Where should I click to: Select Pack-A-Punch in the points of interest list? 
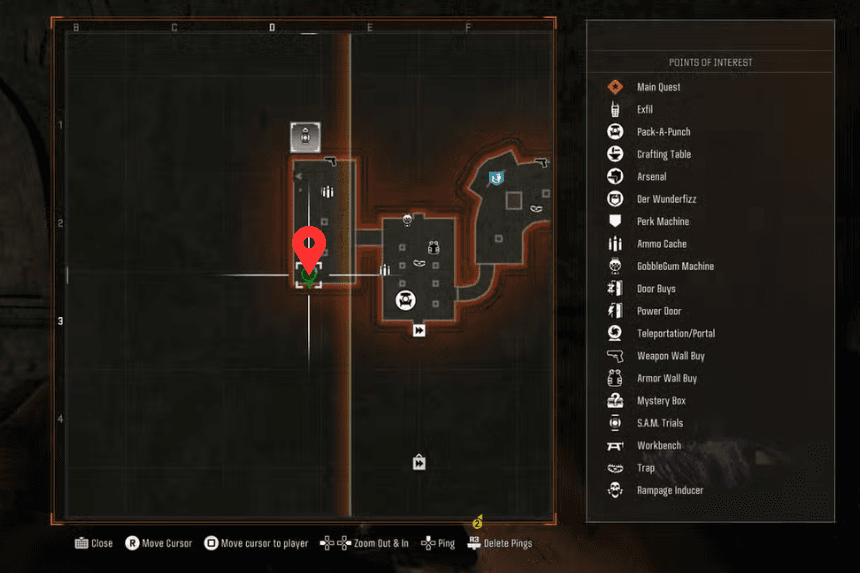663,132
